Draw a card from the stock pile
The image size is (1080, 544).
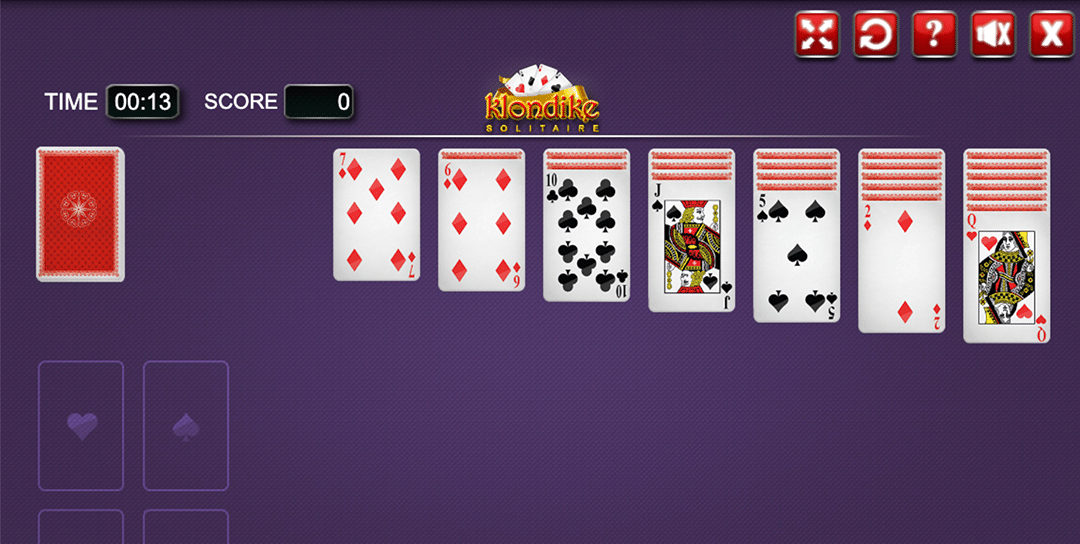pos(80,214)
